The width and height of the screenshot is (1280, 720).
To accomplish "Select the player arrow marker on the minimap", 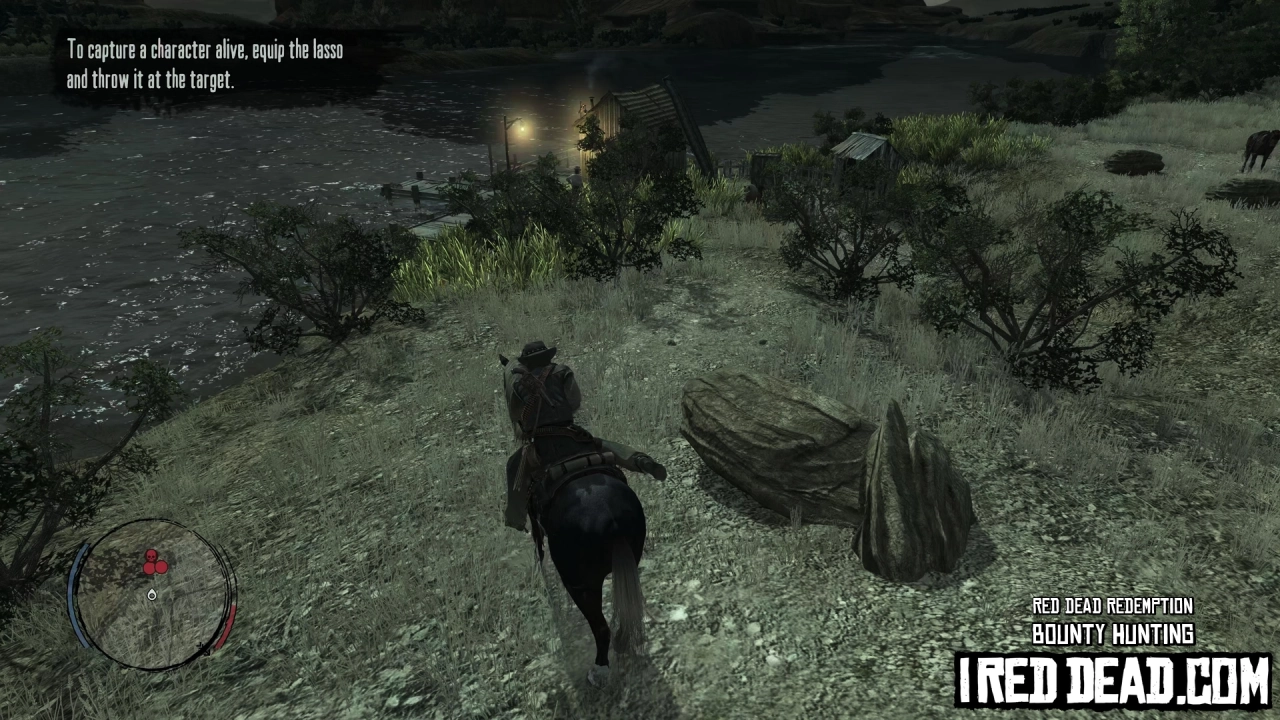I will [152, 594].
